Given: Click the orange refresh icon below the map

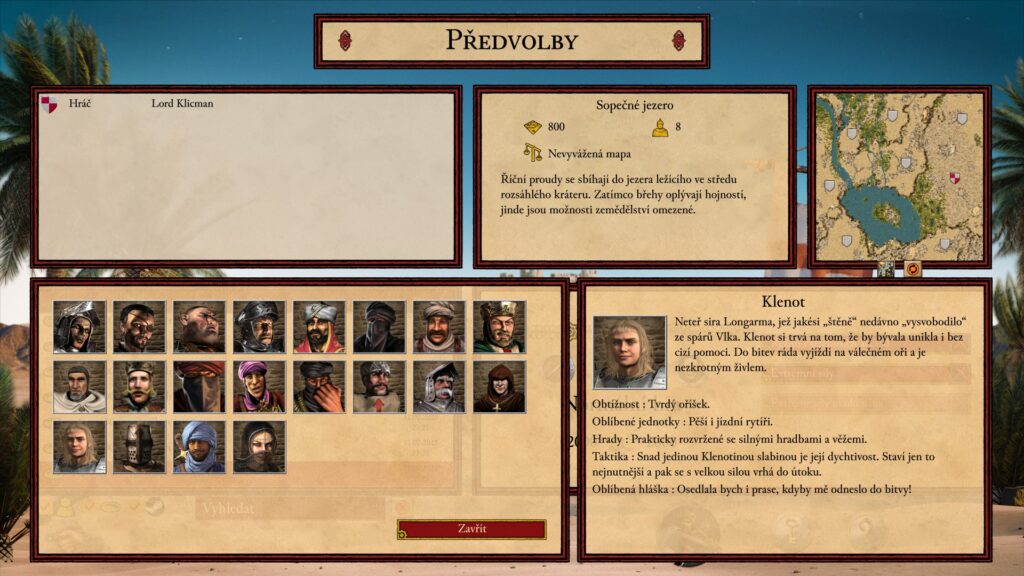Looking at the screenshot, I should click(912, 269).
